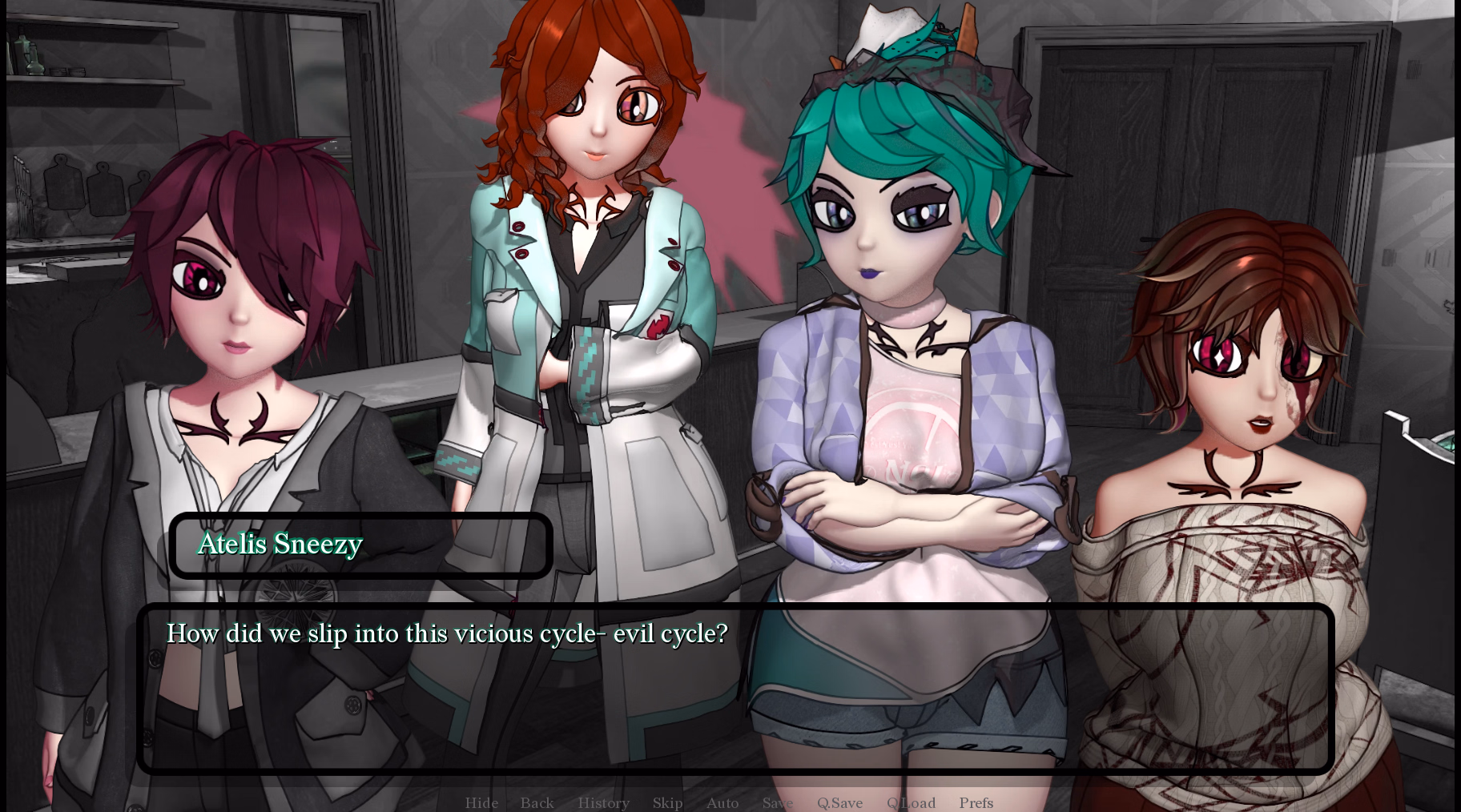Activate Skip mode
Image resolution: width=1461 pixels, height=812 pixels.
point(667,802)
